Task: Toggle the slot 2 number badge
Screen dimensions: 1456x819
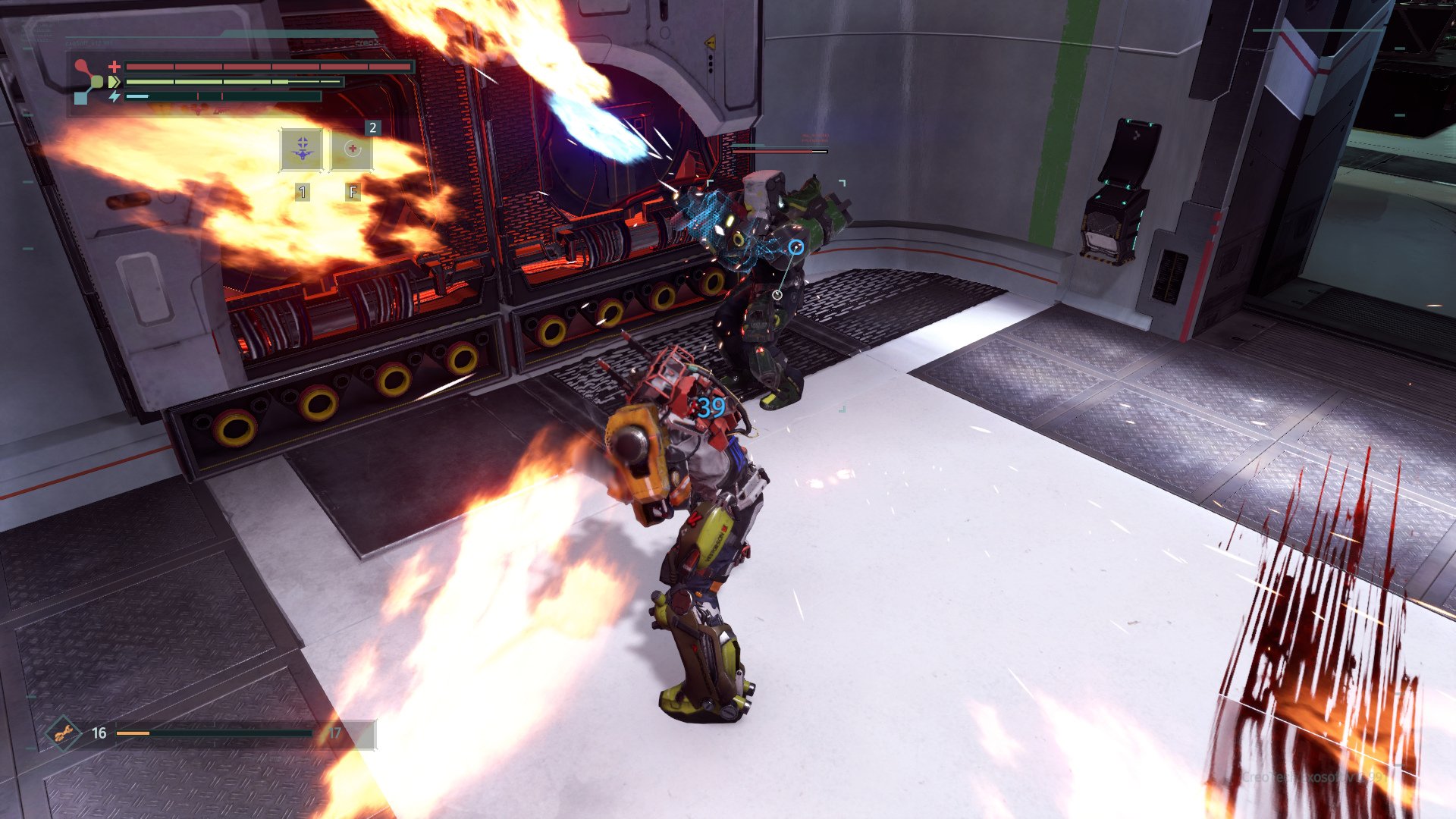Action: (372, 127)
